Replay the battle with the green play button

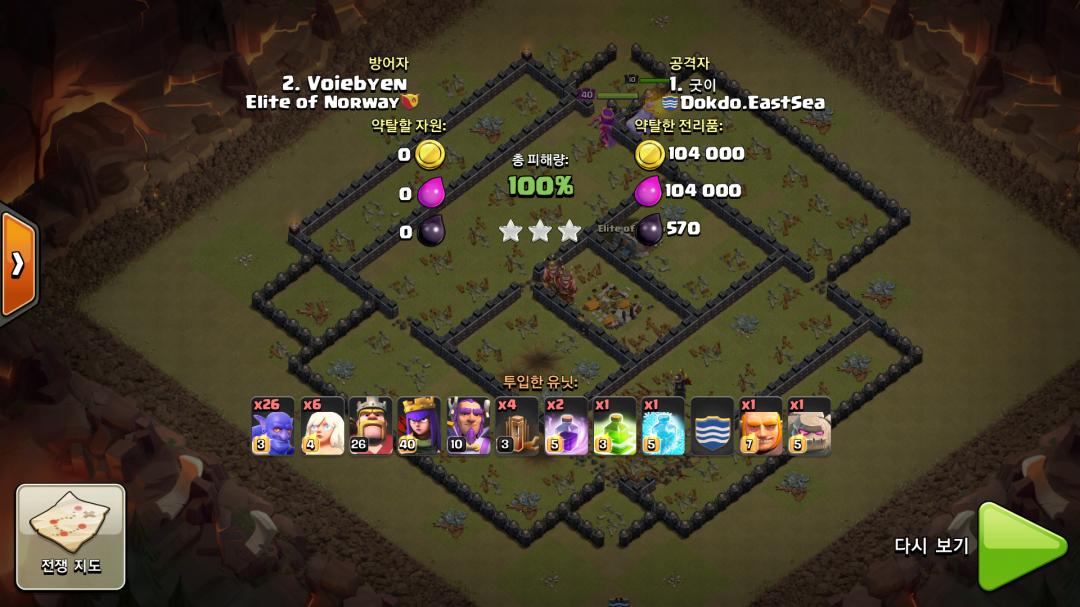coord(1020,546)
